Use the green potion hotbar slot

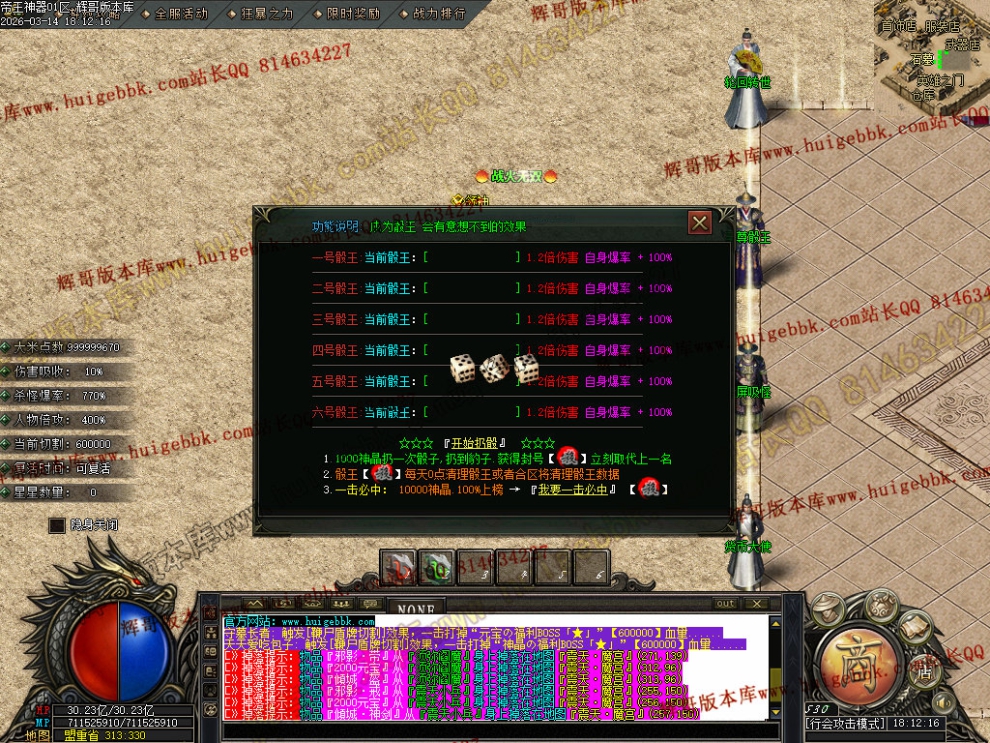coord(437,567)
